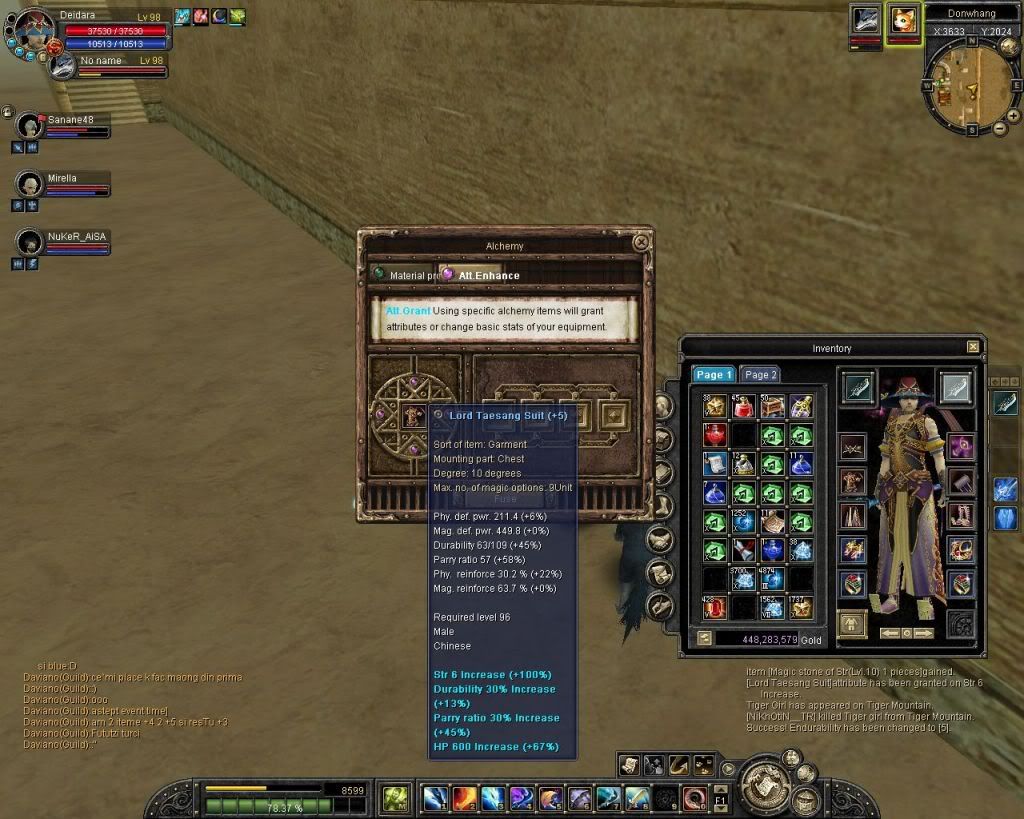
Task: Switch to inventory Page 2
Action: tap(760, 375)
